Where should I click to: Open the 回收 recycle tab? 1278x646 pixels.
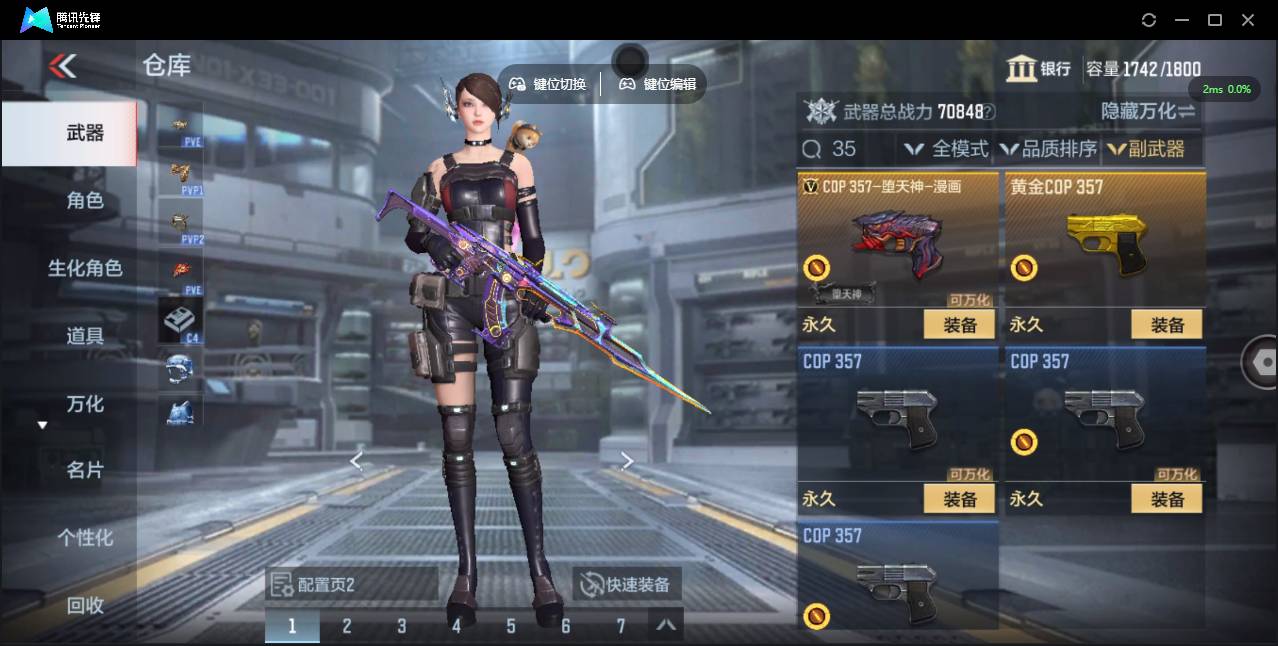click(85, 605)
